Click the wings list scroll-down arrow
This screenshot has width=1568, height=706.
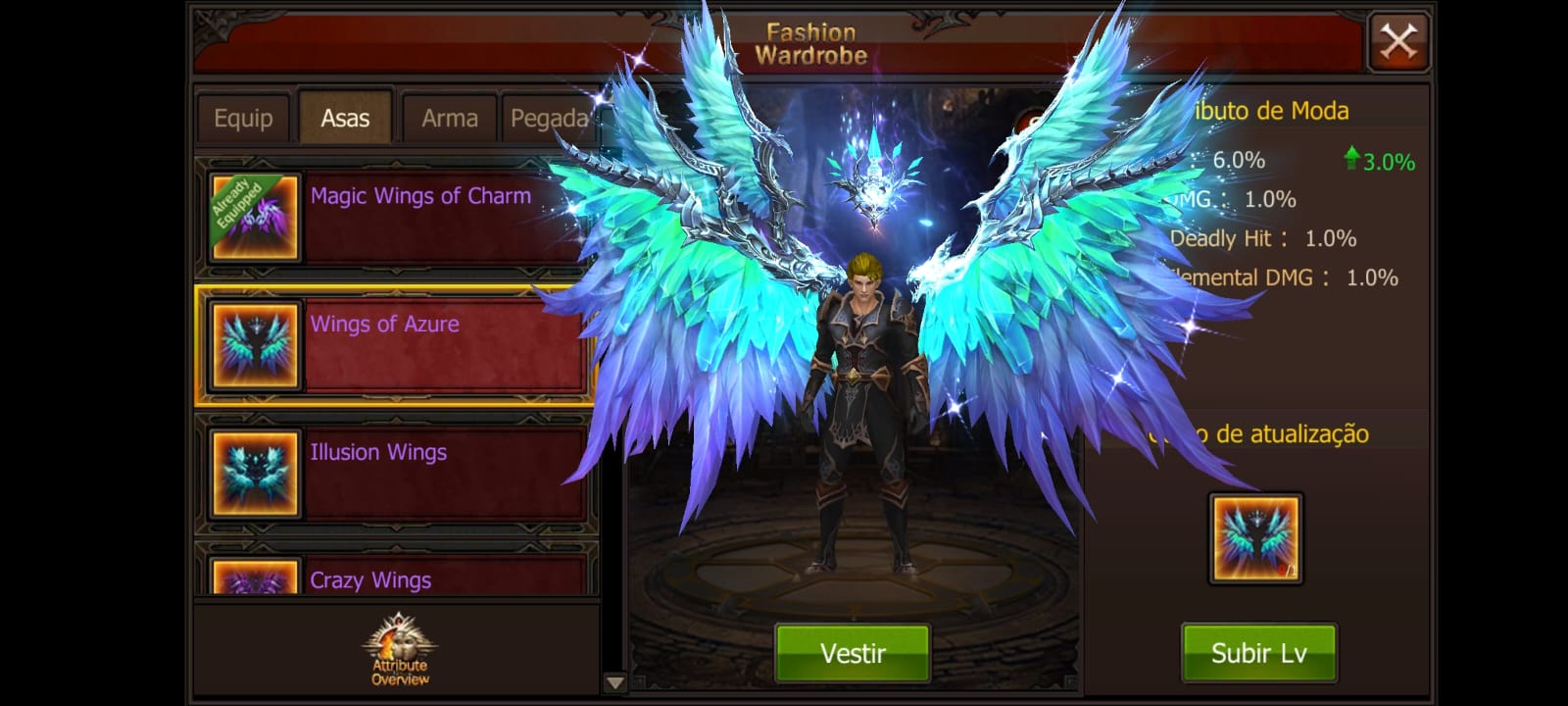(614, 682)
